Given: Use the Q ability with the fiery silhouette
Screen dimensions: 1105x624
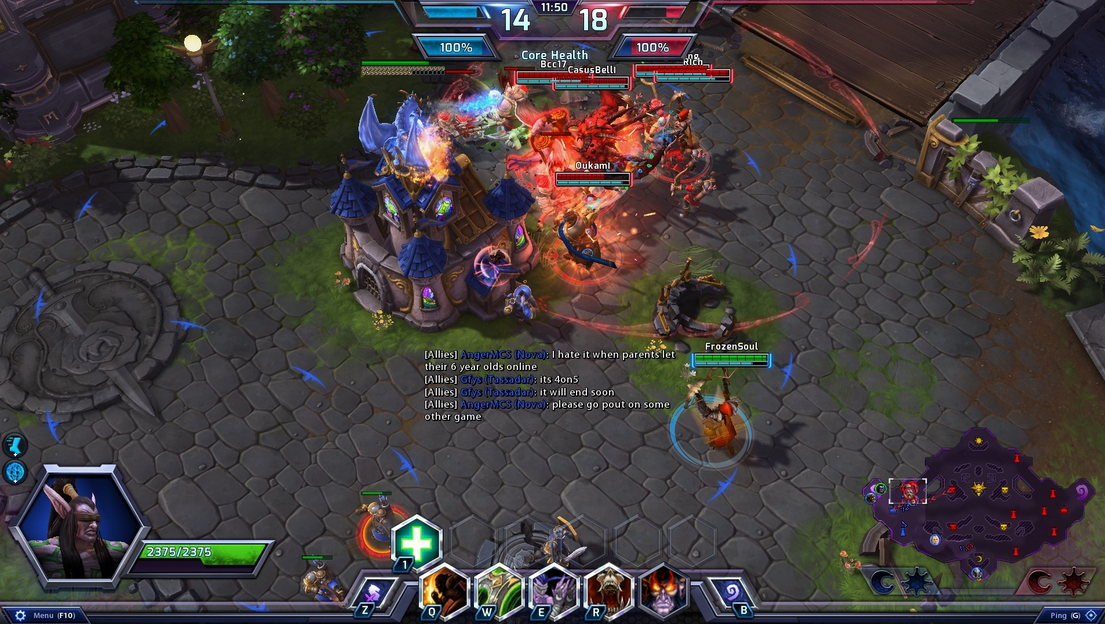Looking at the screenshot, I should pos(443,590).
